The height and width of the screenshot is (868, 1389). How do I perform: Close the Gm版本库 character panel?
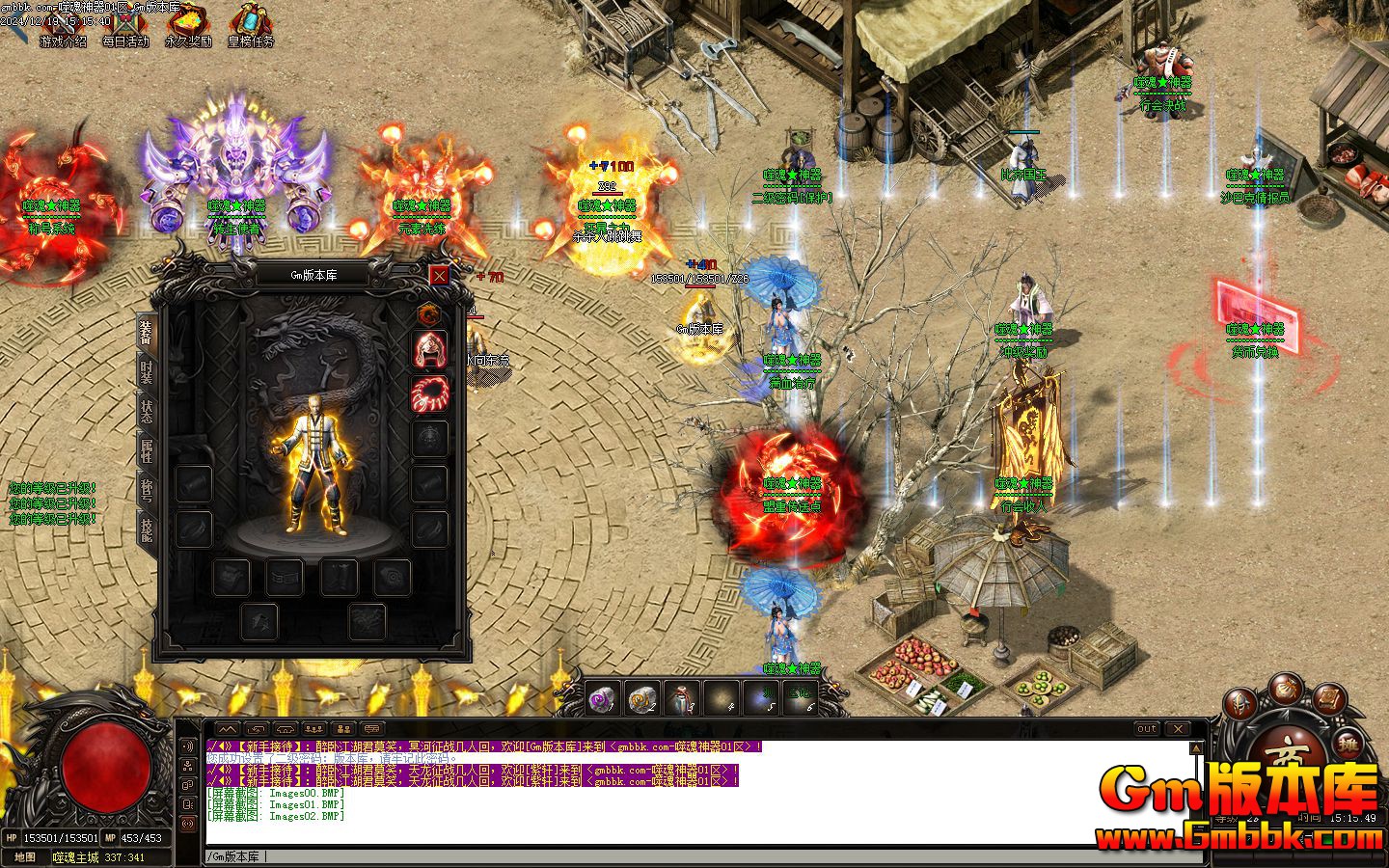coord(439,275)
